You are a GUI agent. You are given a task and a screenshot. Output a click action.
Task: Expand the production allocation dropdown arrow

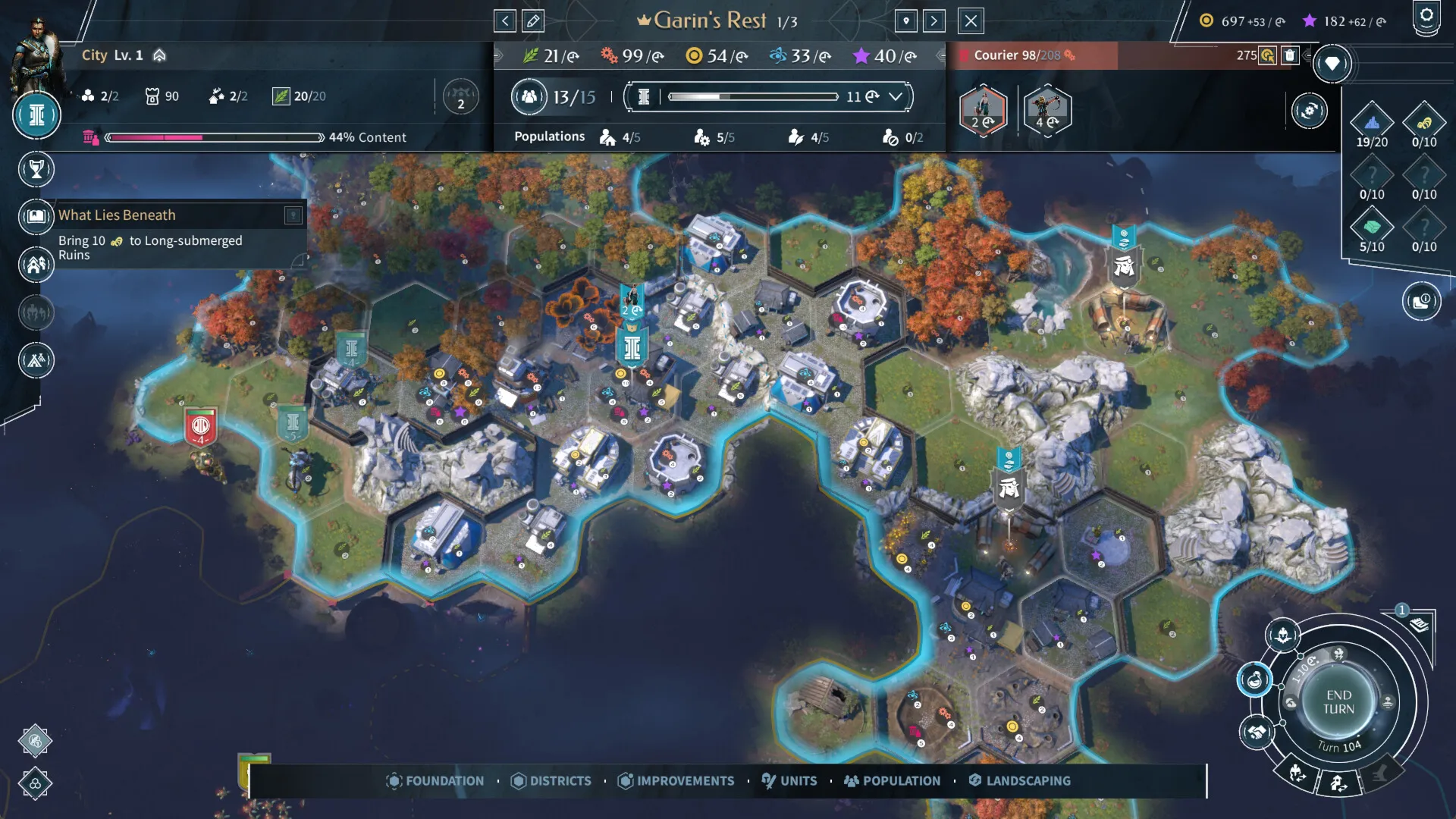tap(896, 97)
